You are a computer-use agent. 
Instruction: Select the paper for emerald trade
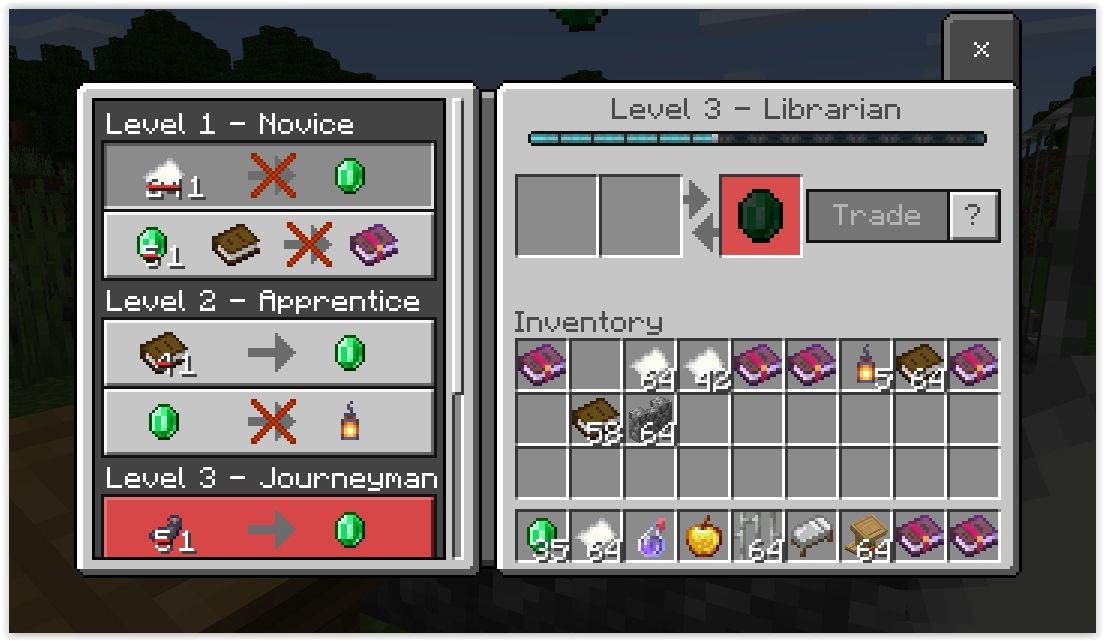coord(268,177)
